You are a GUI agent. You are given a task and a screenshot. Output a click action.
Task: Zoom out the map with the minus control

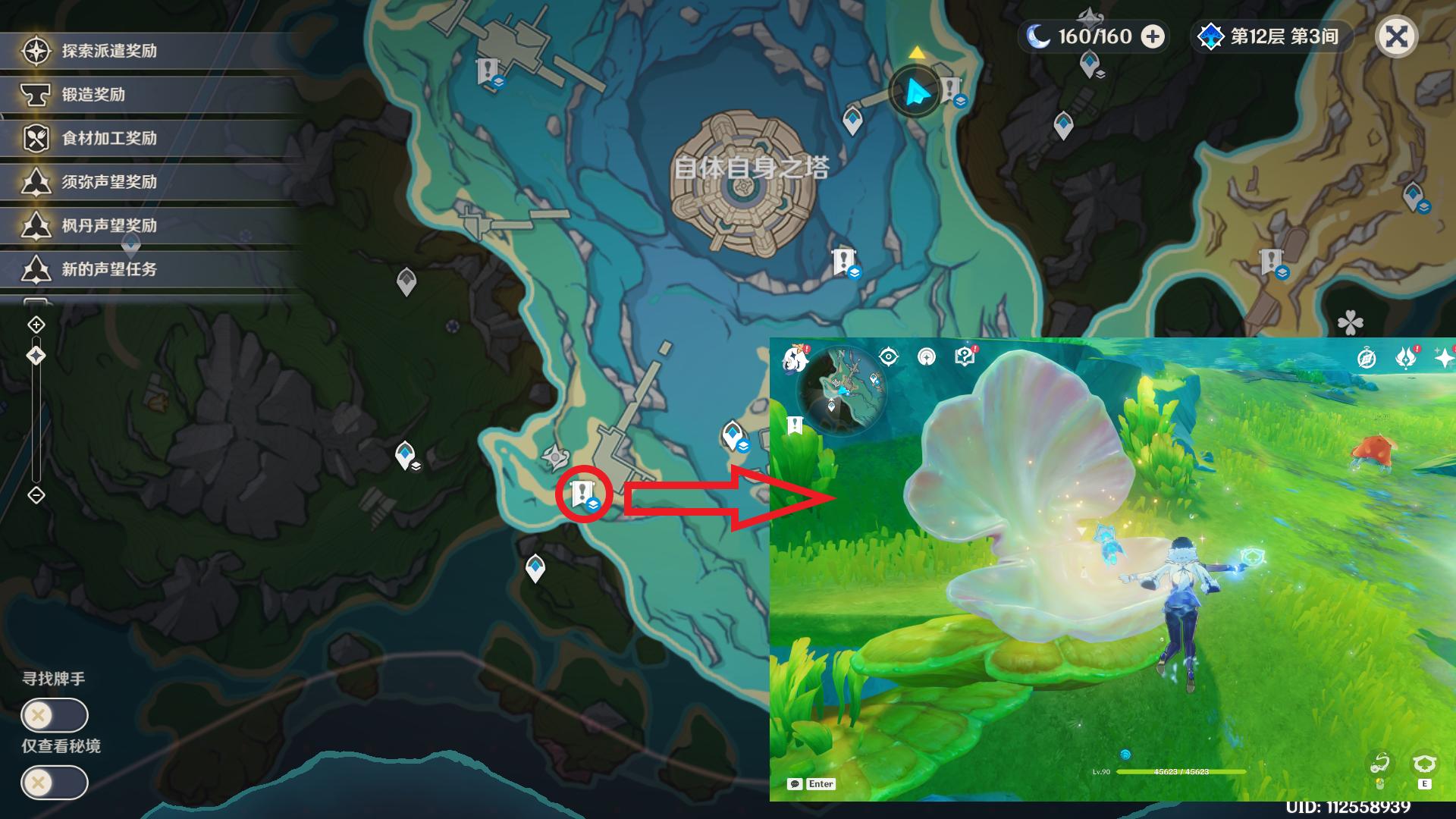click(x=36, y=495)
